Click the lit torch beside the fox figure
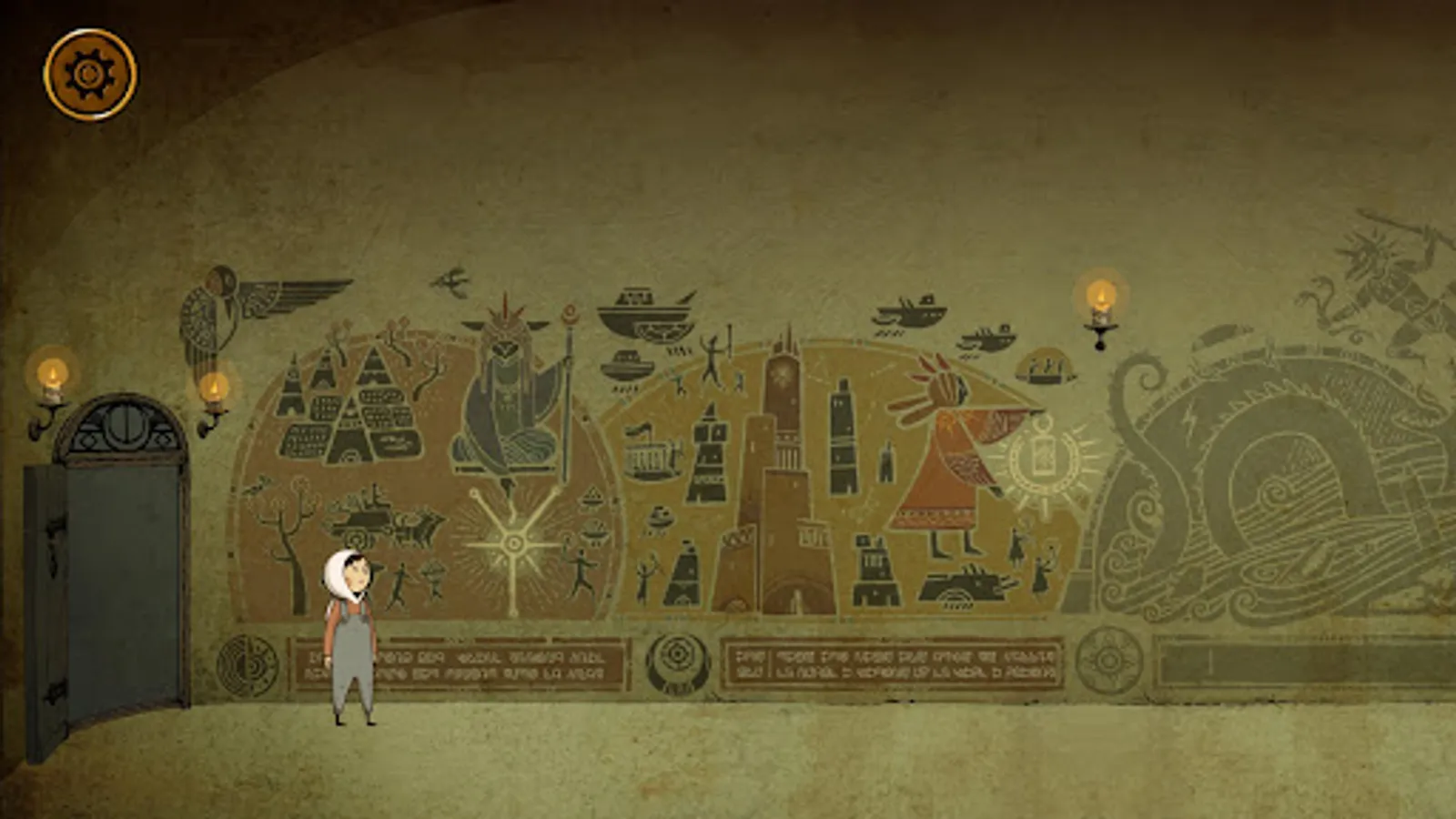 point(1097,300)
